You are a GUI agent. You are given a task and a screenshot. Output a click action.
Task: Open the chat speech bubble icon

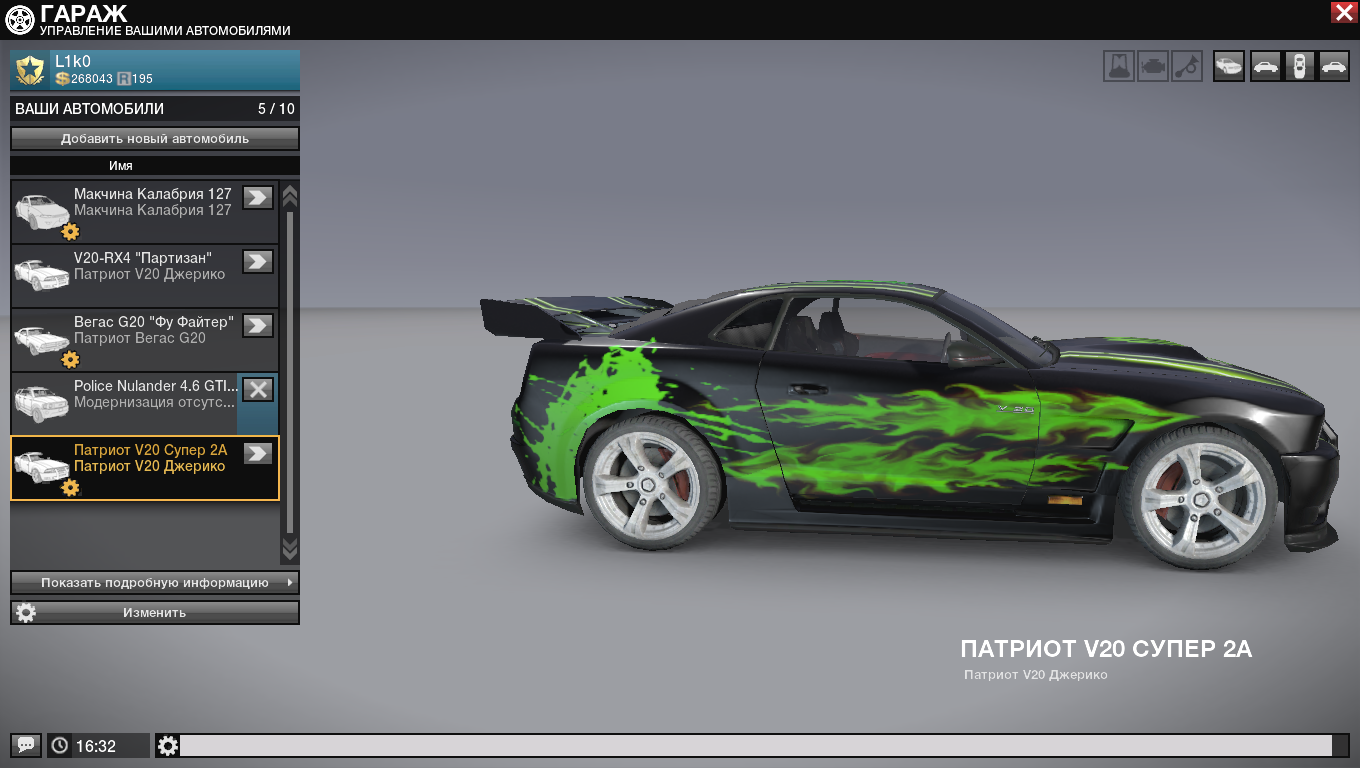click(x=27, y=745)
